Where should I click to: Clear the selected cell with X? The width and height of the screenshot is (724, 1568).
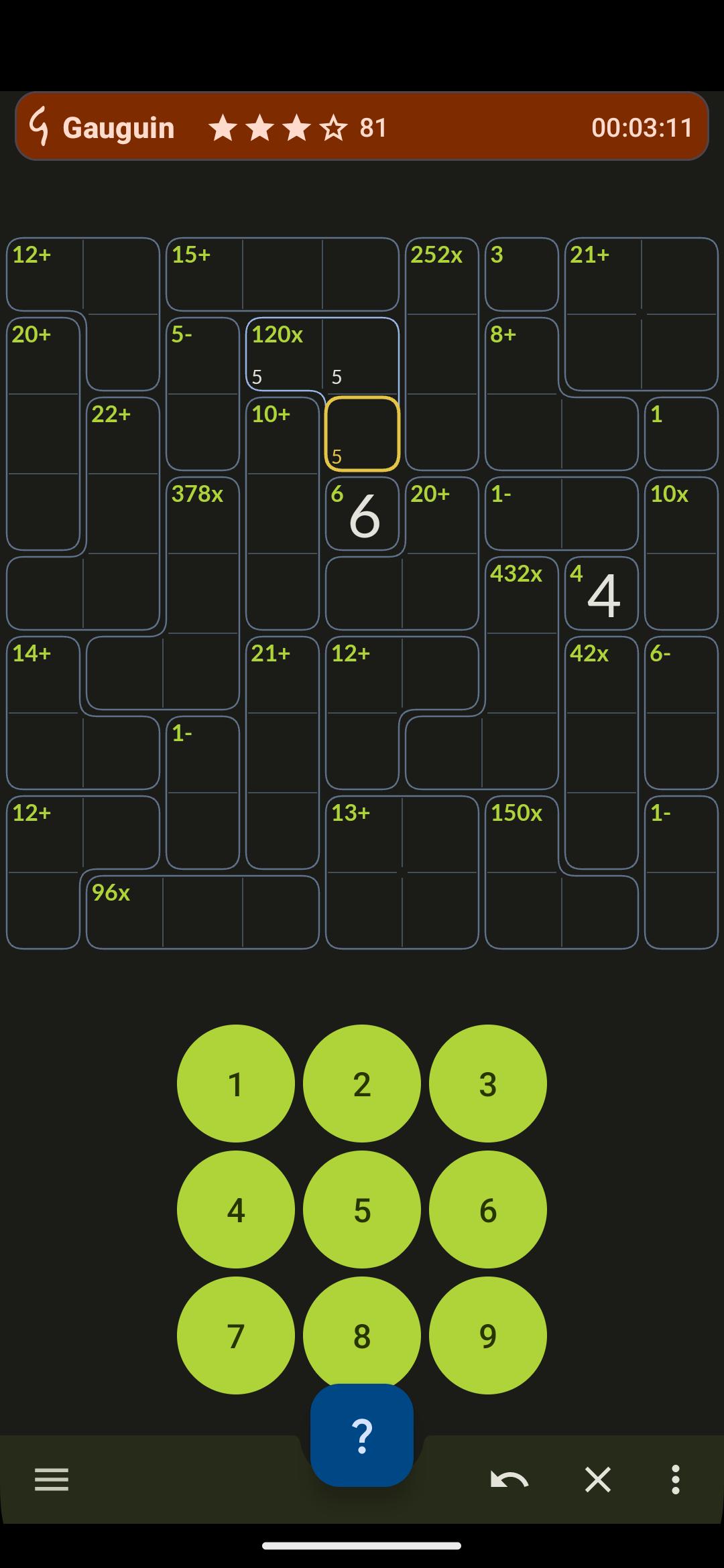point(597,1480)
